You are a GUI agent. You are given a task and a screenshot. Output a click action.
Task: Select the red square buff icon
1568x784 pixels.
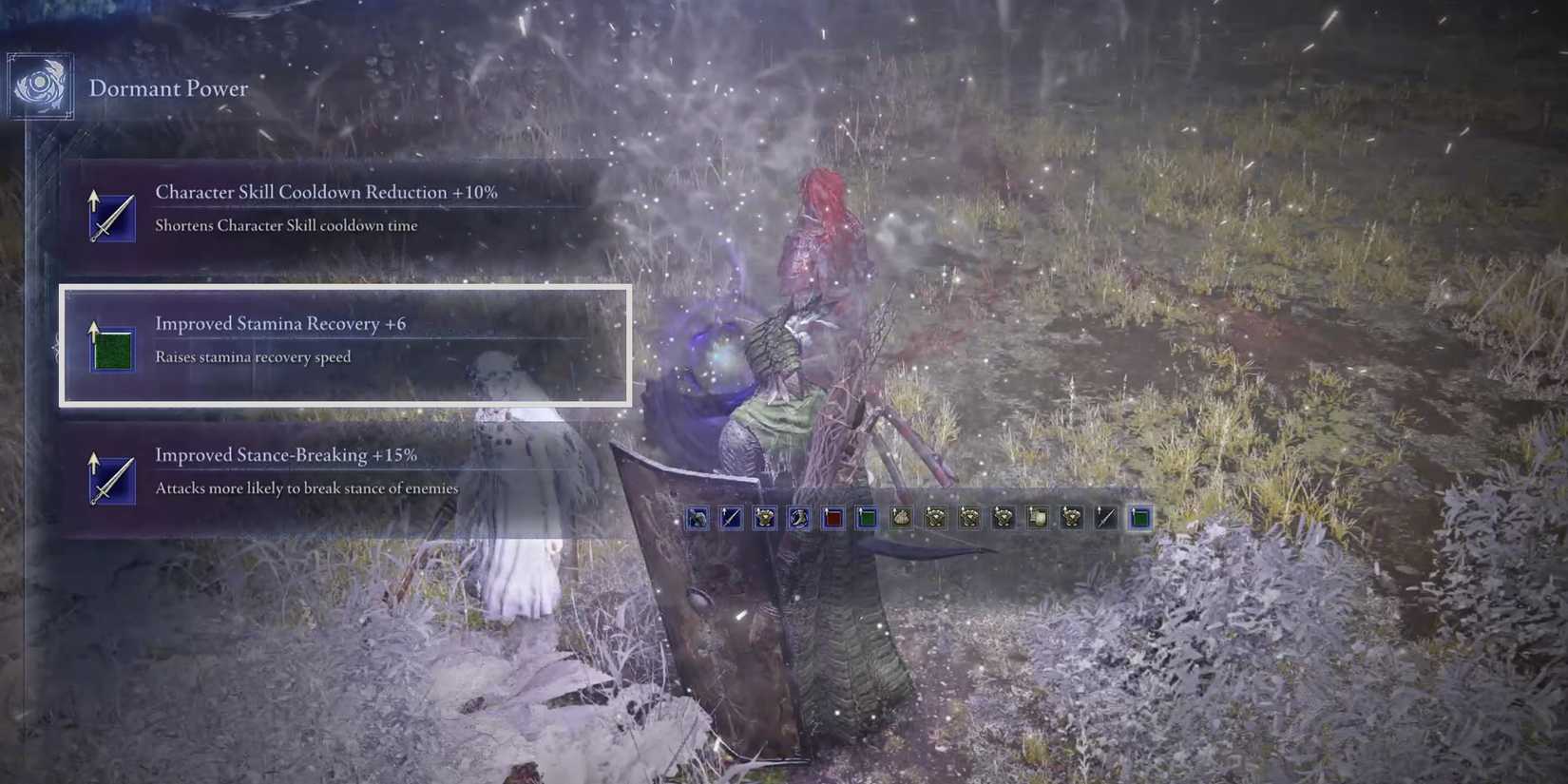click(x=832, y=518)
